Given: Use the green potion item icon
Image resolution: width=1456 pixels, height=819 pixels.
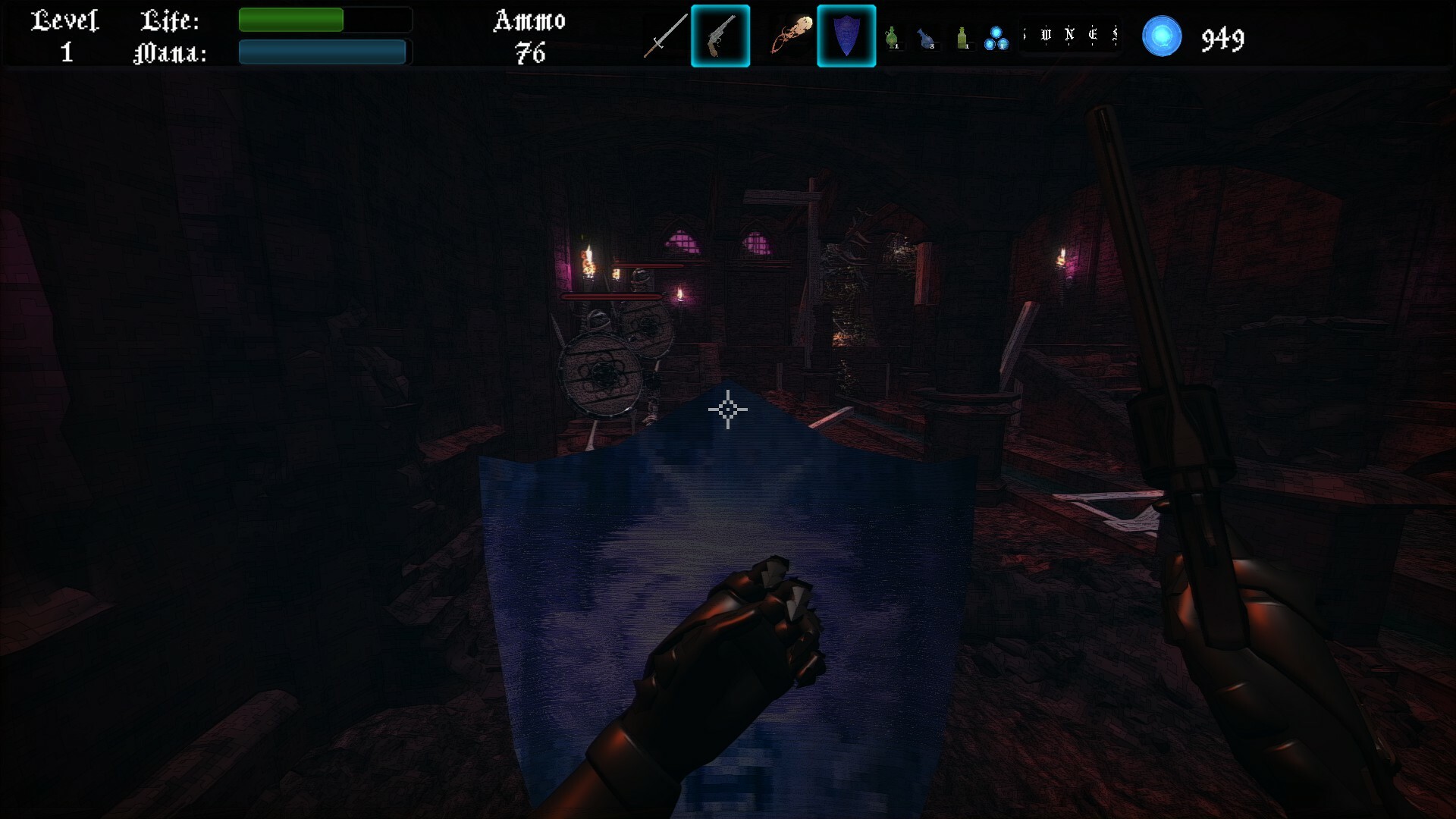Looking at the screenshot, I should tap(893, 38).
